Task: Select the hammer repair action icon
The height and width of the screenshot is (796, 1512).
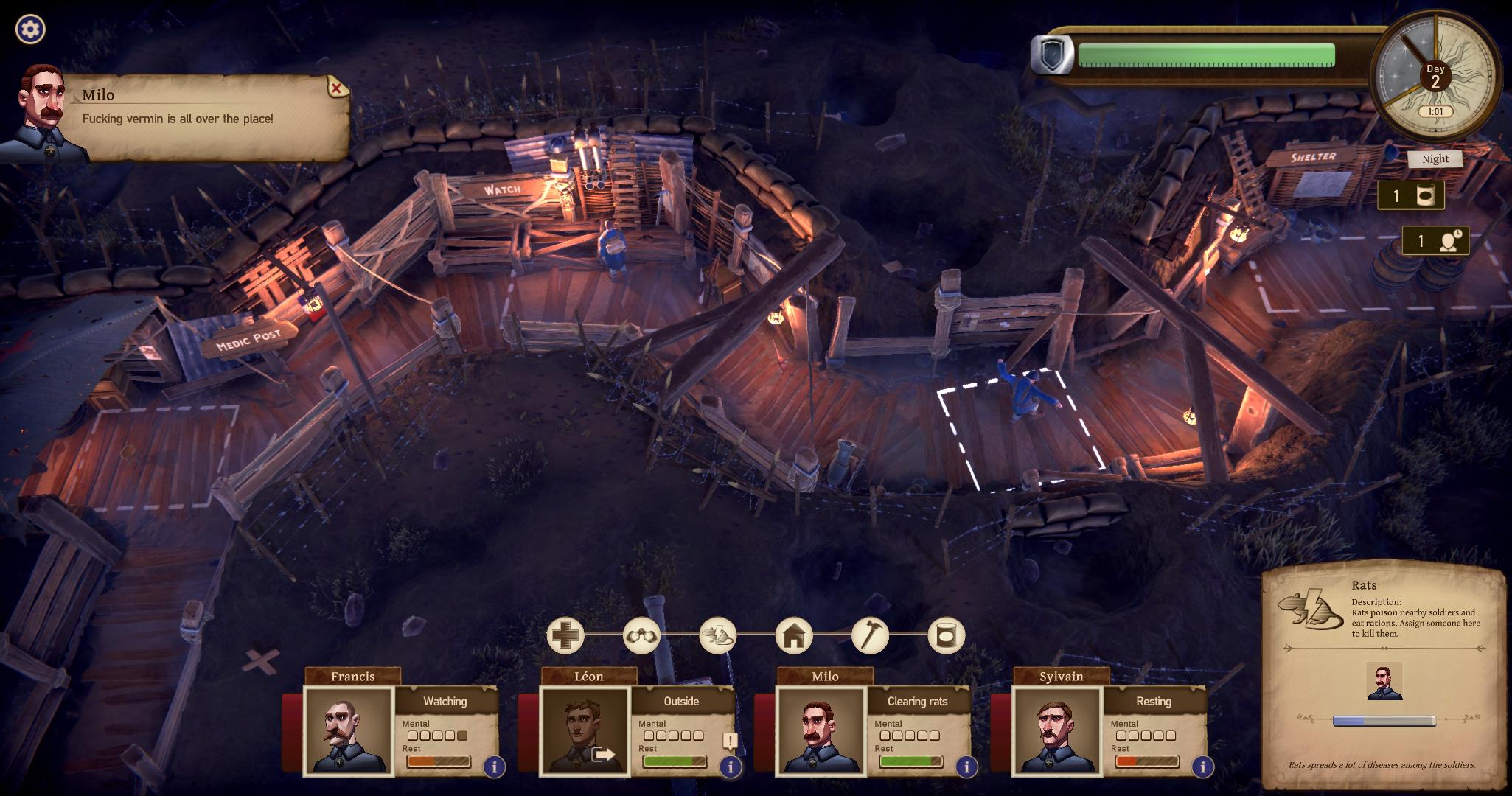Action: [x=870, y=635]
